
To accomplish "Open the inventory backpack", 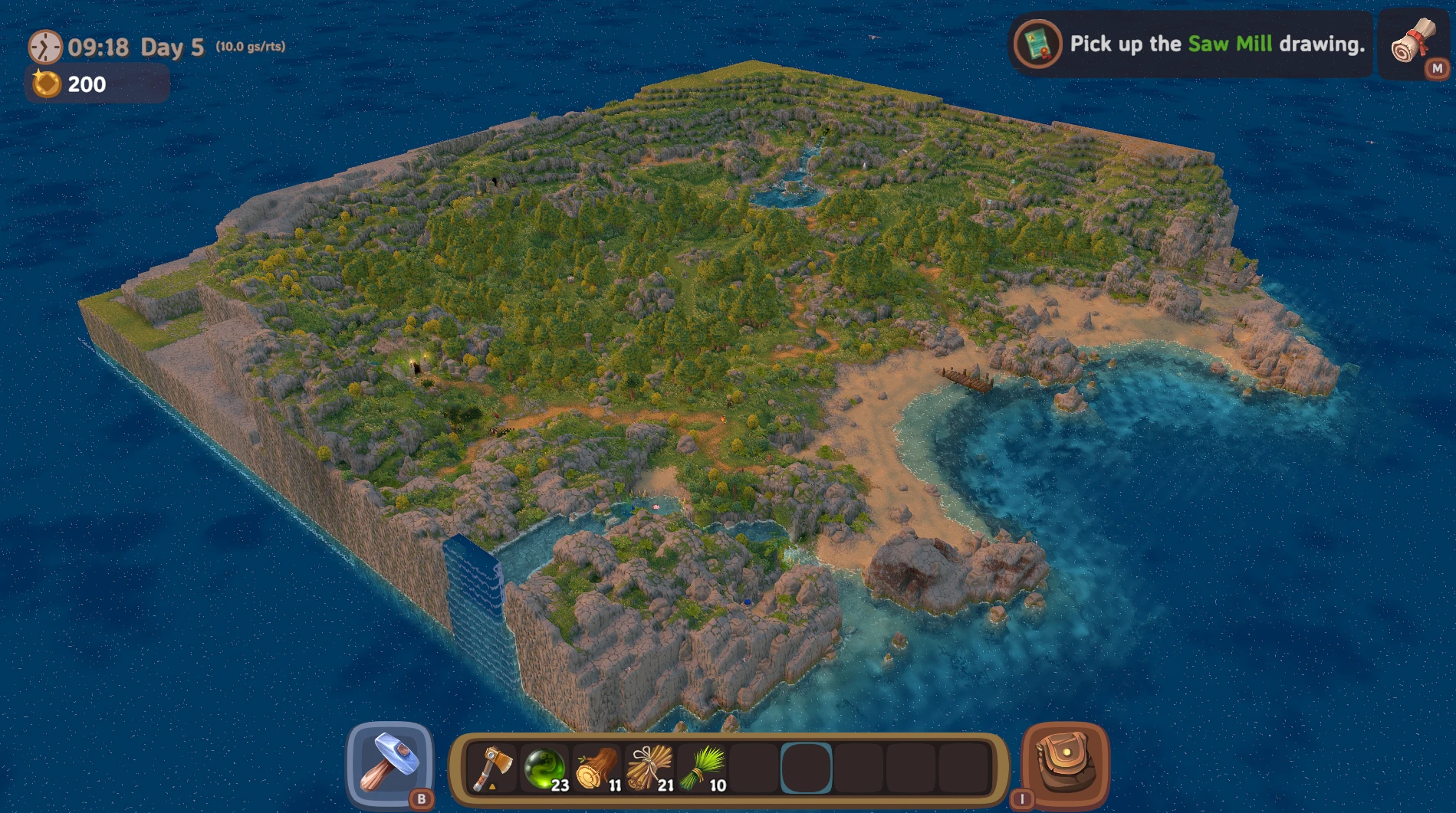I will [x=1065, y=765].
